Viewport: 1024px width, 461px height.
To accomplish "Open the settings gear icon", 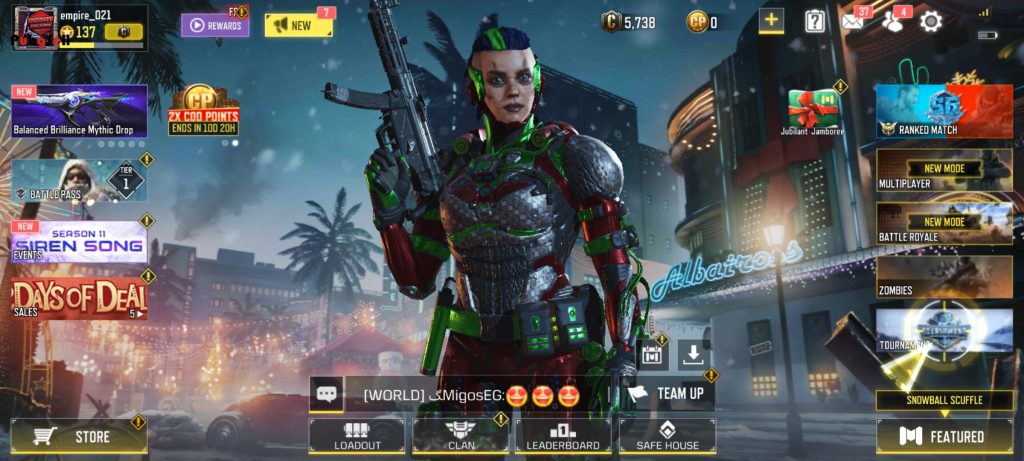I will (931, 21).
